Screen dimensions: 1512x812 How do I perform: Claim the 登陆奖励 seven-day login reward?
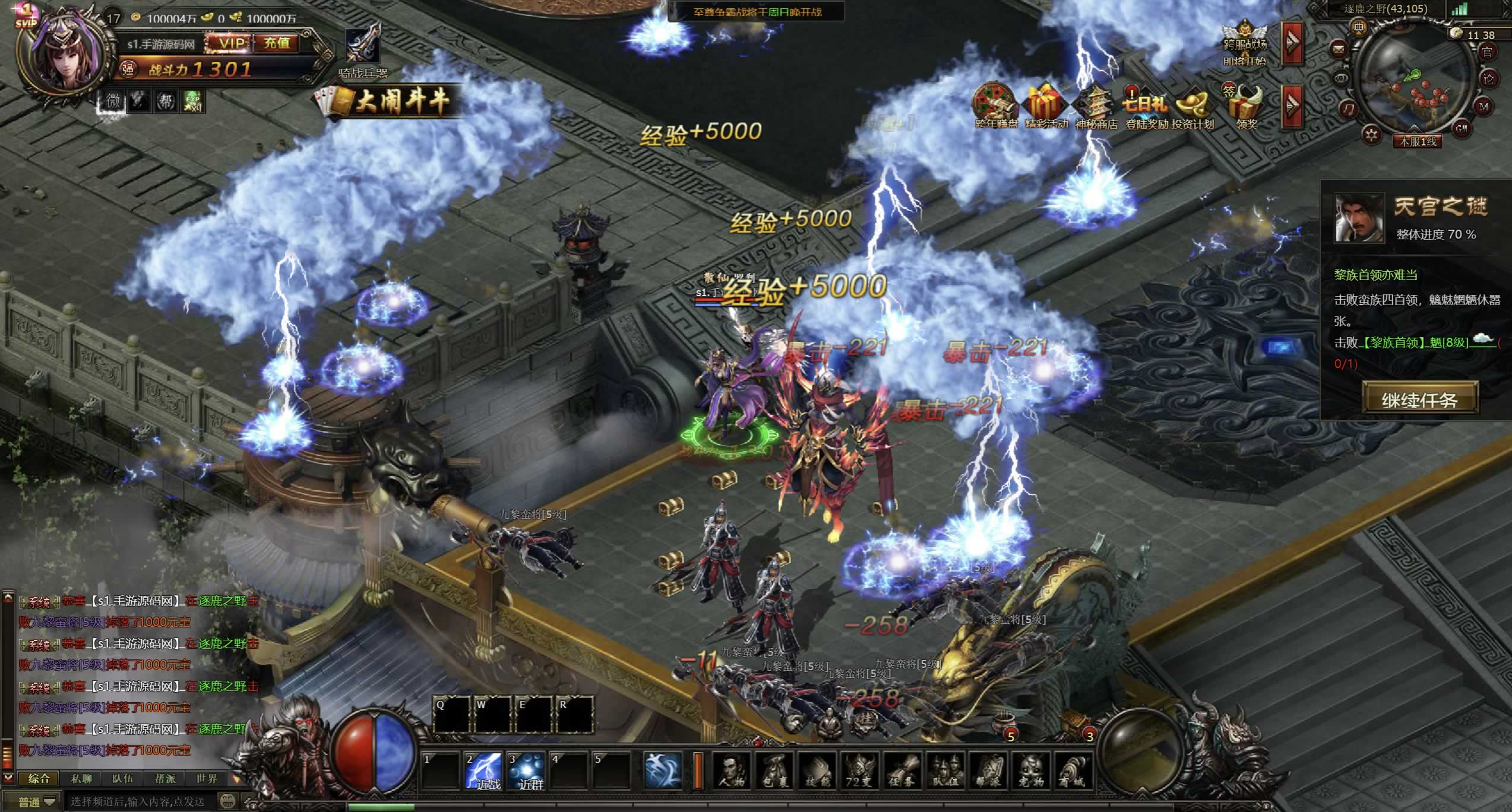coord(1146,108)
